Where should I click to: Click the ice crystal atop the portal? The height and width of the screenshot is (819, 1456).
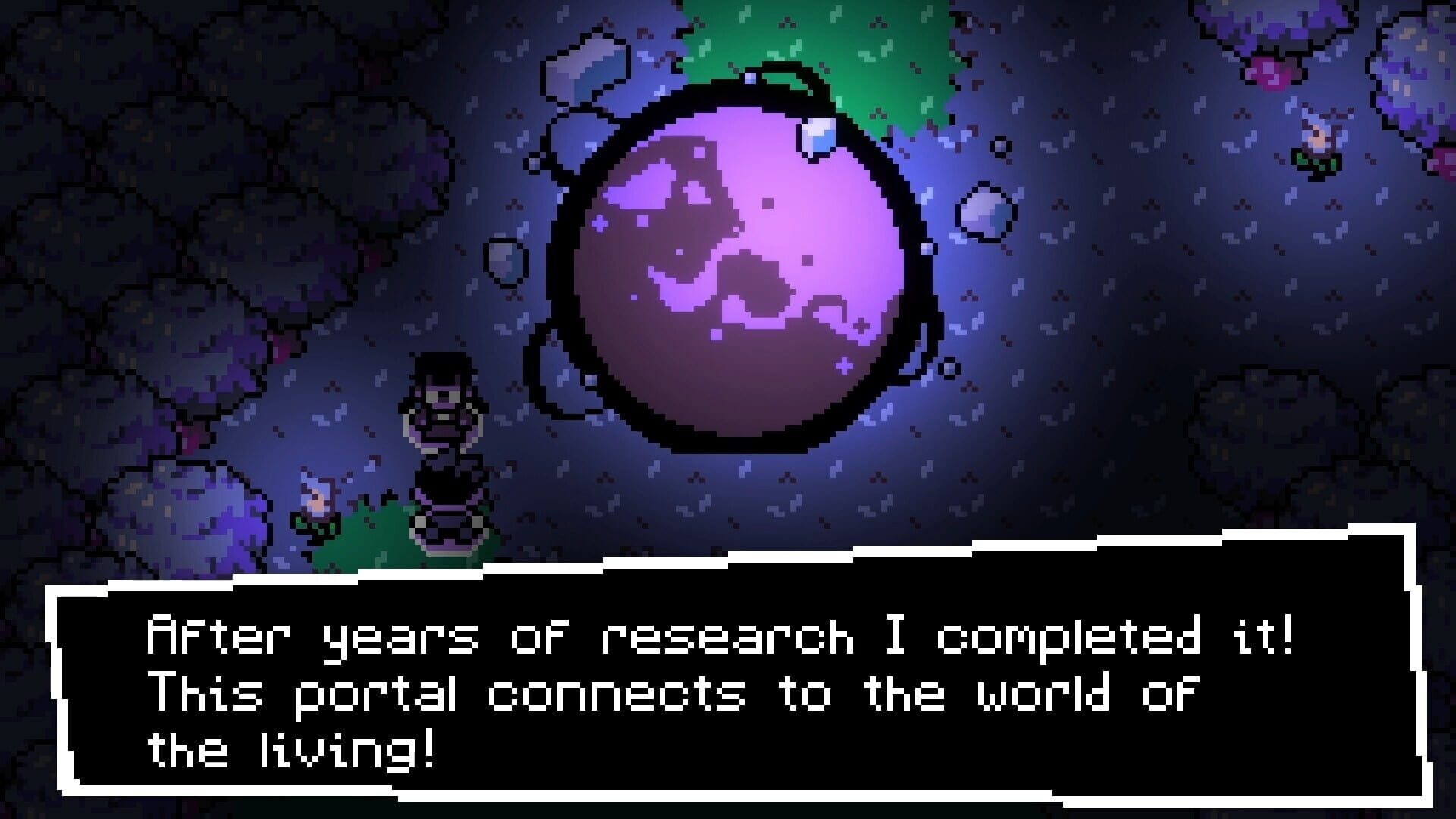click(819, 136)
